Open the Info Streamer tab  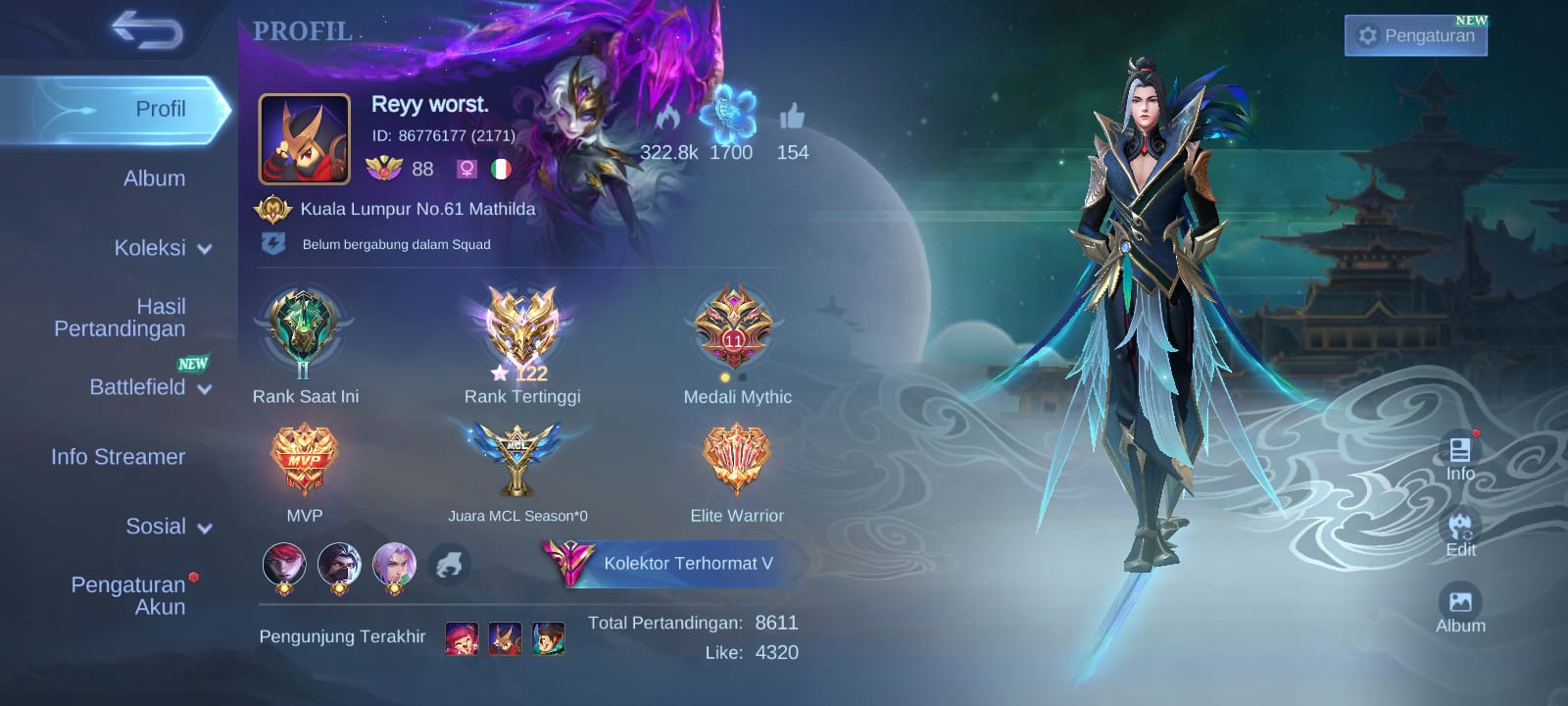(118, 457)
